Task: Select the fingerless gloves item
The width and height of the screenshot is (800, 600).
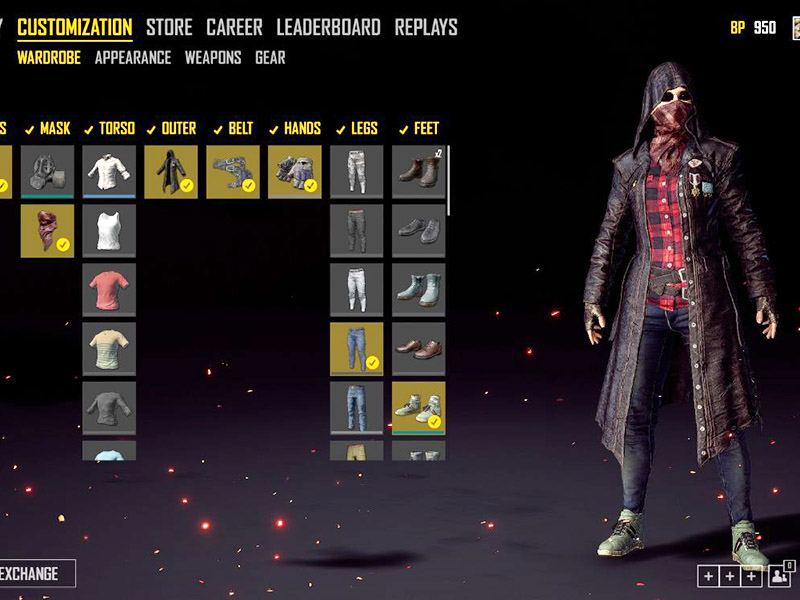Action: 295,172
